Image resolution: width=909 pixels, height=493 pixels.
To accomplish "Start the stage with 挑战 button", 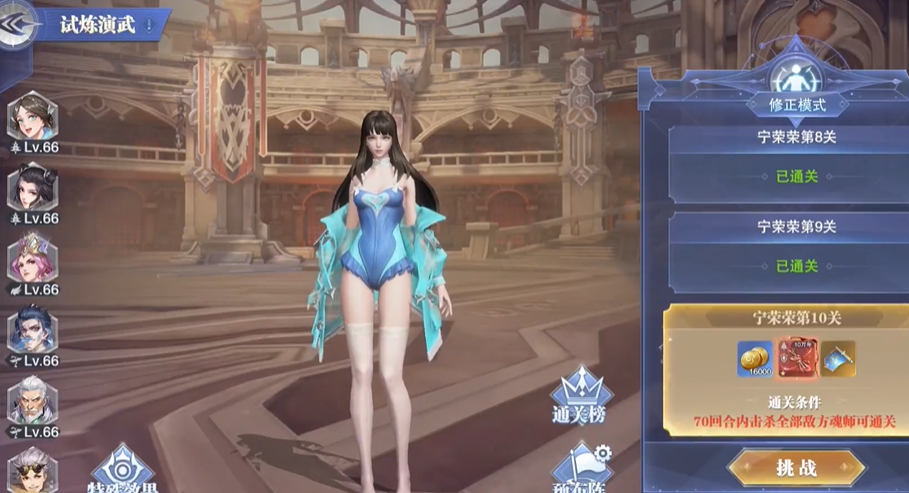I will click(x=796, y=467).
